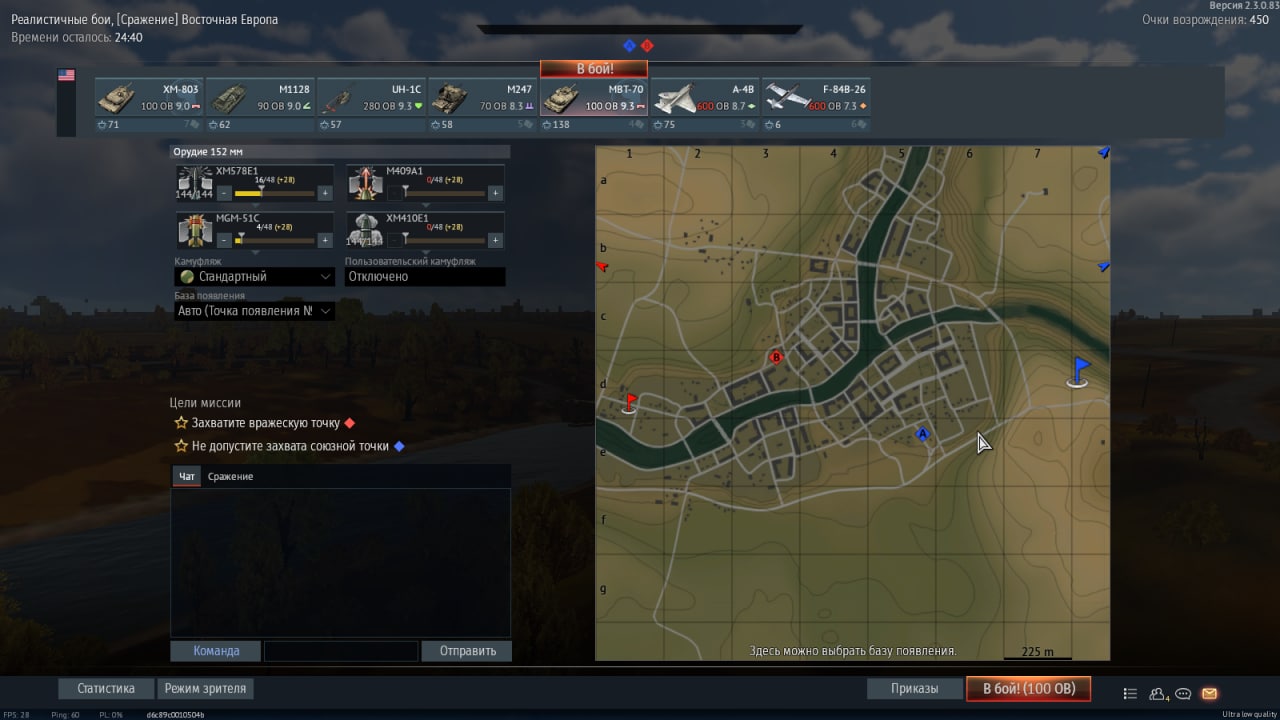The width and height of the screenshot is (1280, 720).
Task: Open the Приказы orders menu
Action: 915,689
